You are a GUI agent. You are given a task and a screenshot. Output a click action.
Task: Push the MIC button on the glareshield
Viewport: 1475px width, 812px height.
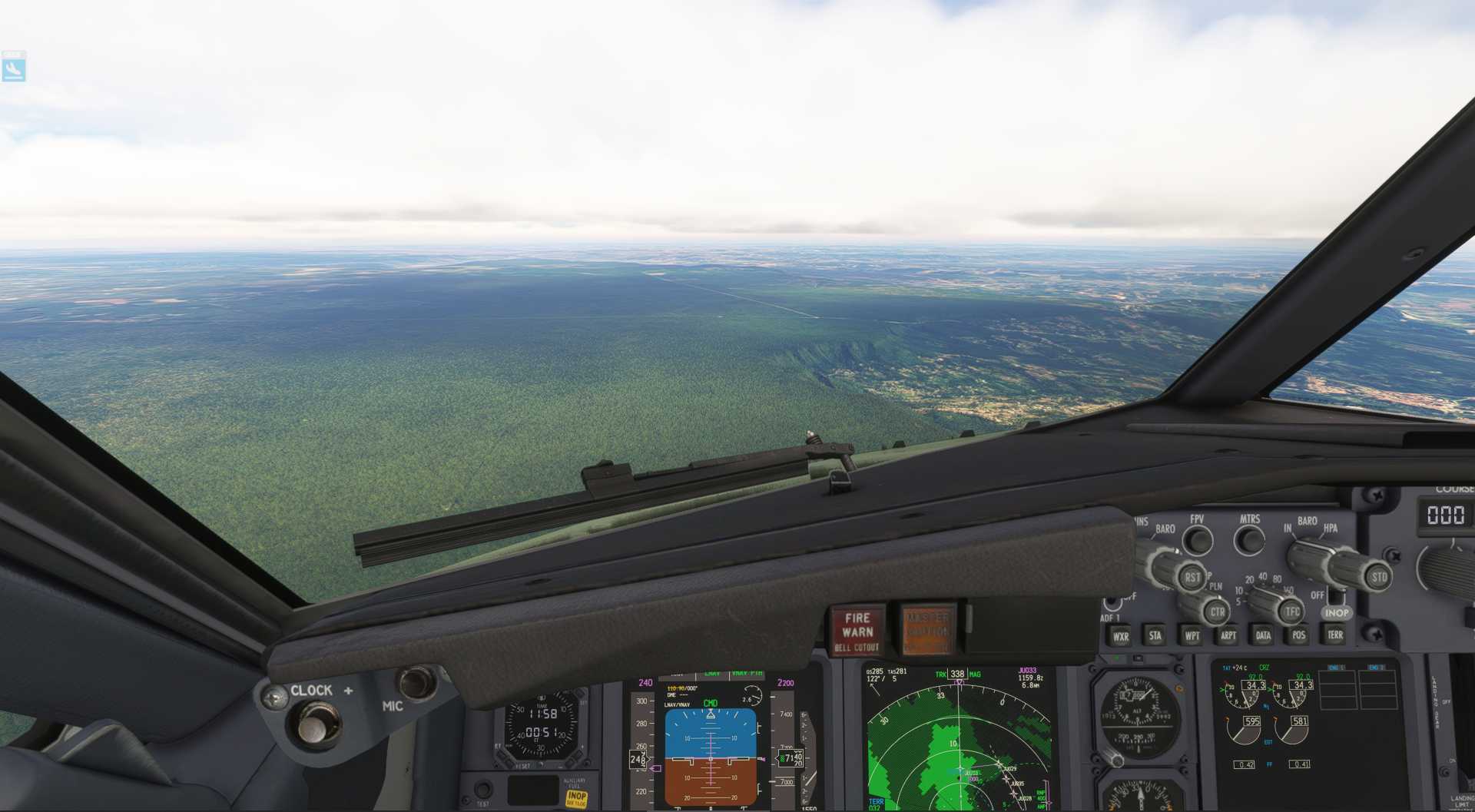[x=416, y=682]
